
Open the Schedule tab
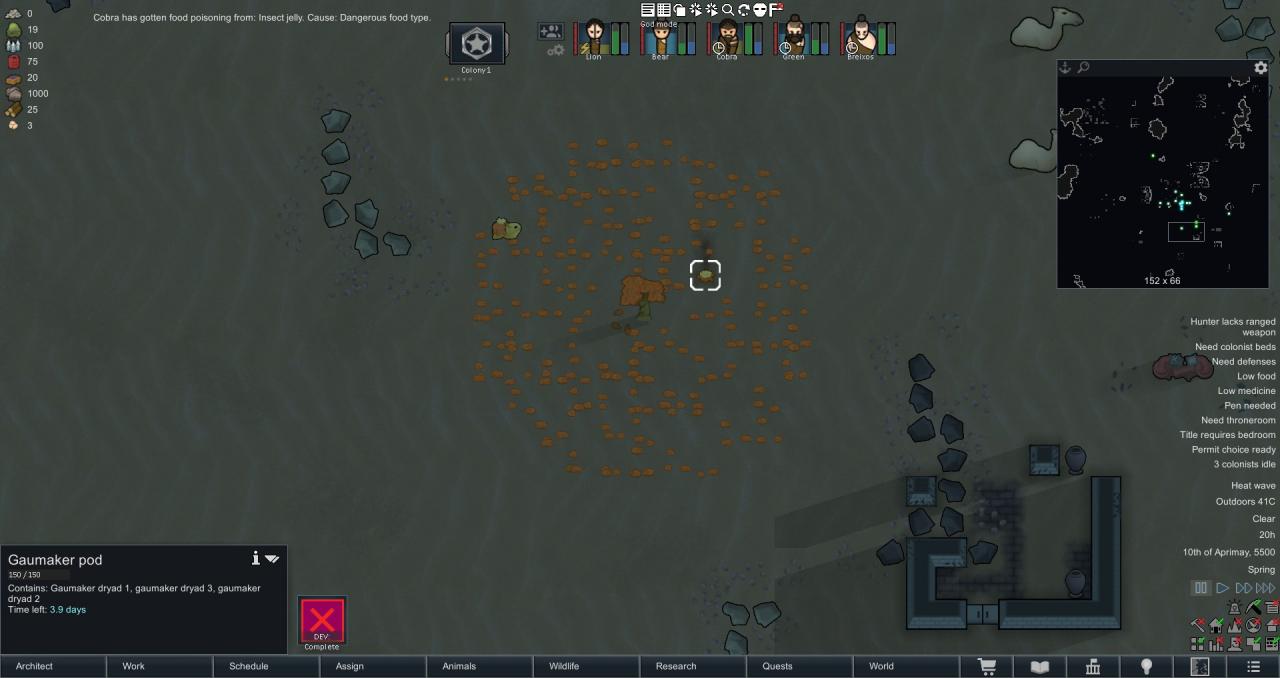[x=267, y=666]
